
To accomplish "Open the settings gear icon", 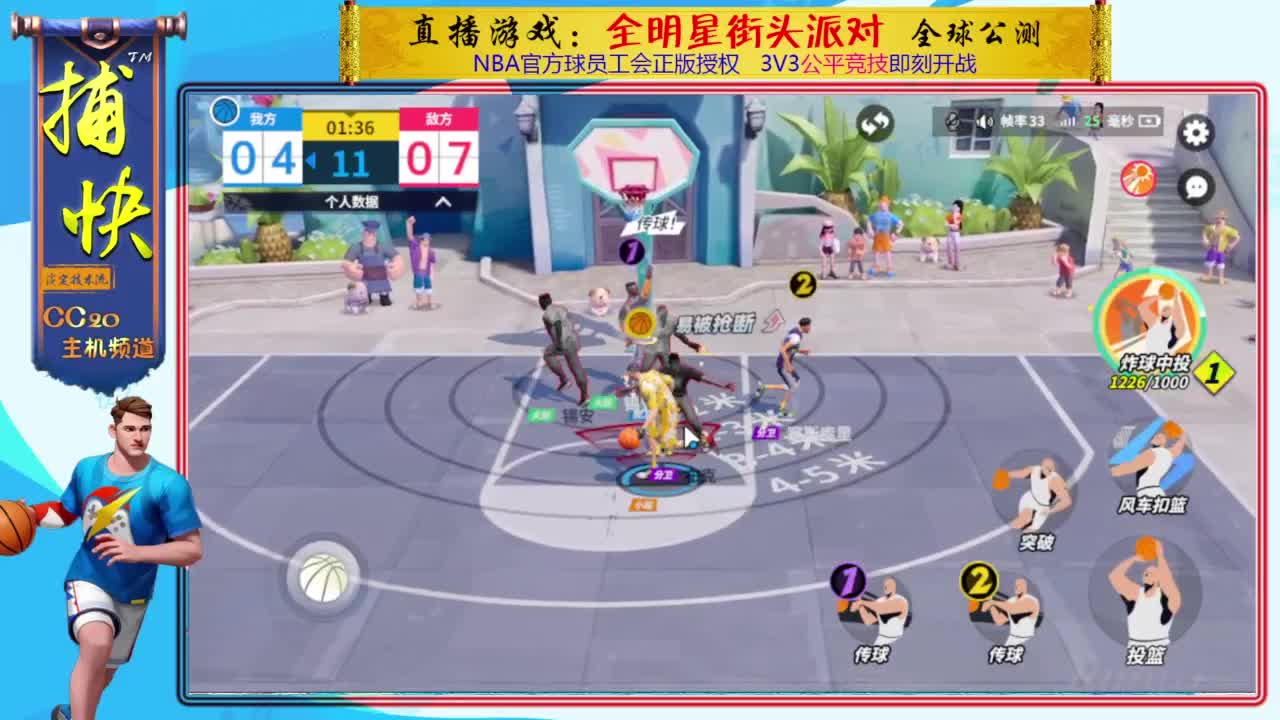I will [x=1194, y=131].
